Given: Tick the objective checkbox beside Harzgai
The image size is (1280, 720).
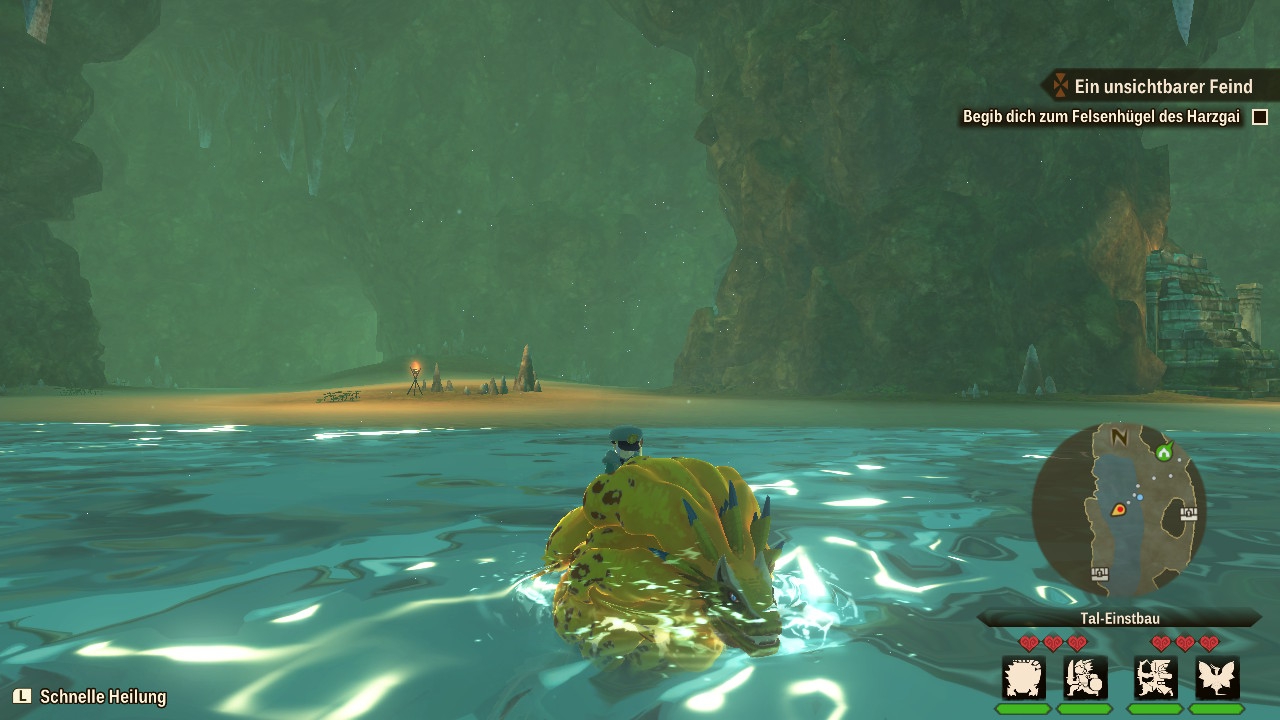Looking at the screenshot, I should [1260, 117].
